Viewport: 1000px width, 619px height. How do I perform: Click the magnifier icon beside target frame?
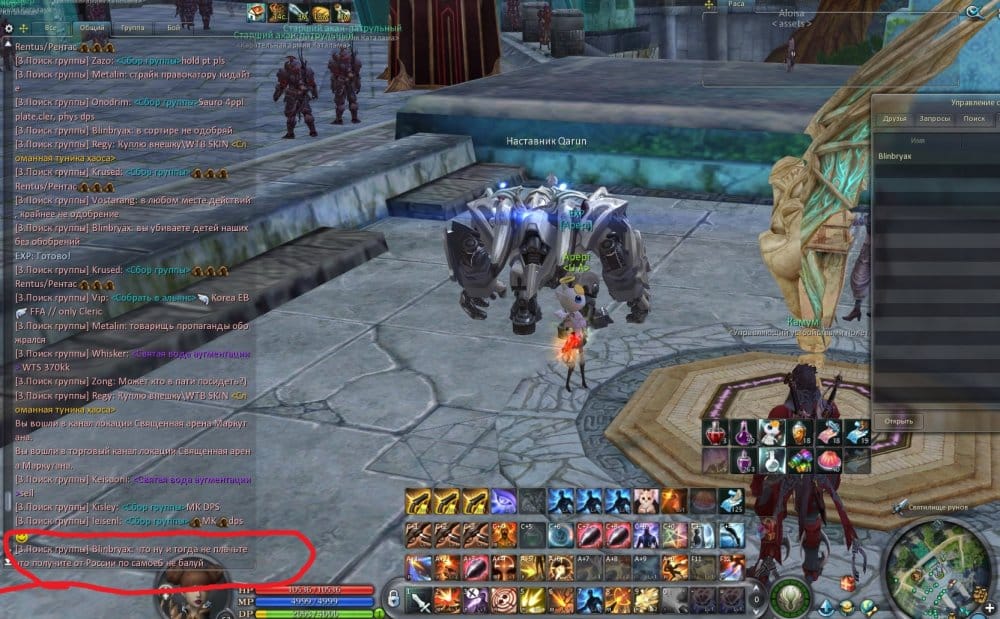974,12
